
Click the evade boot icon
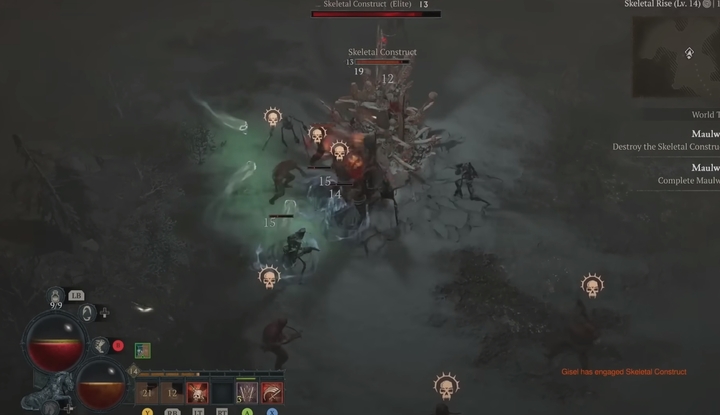tap(101, 346)
